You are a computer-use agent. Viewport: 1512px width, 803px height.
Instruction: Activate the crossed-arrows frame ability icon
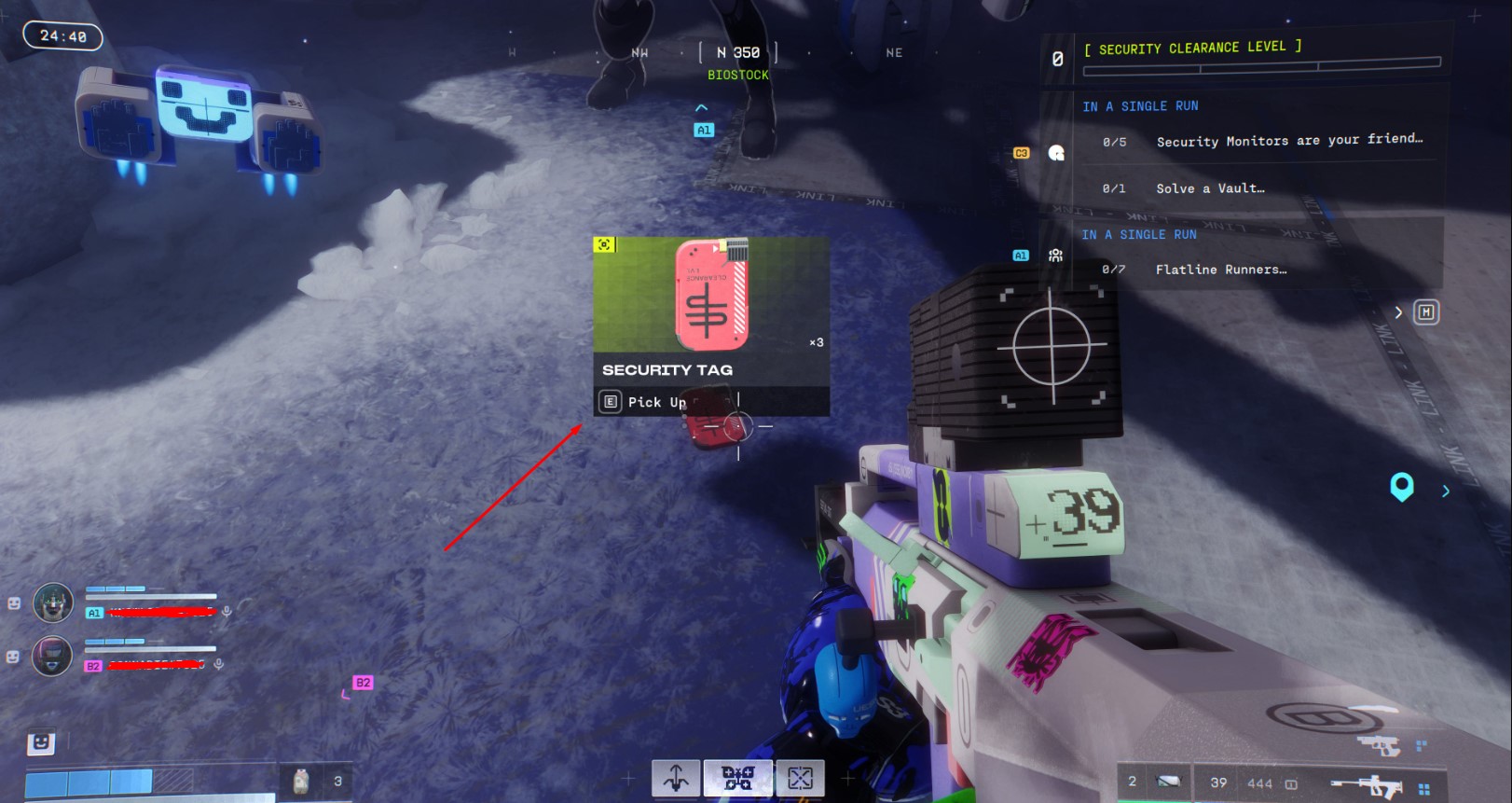pos(800,778)
